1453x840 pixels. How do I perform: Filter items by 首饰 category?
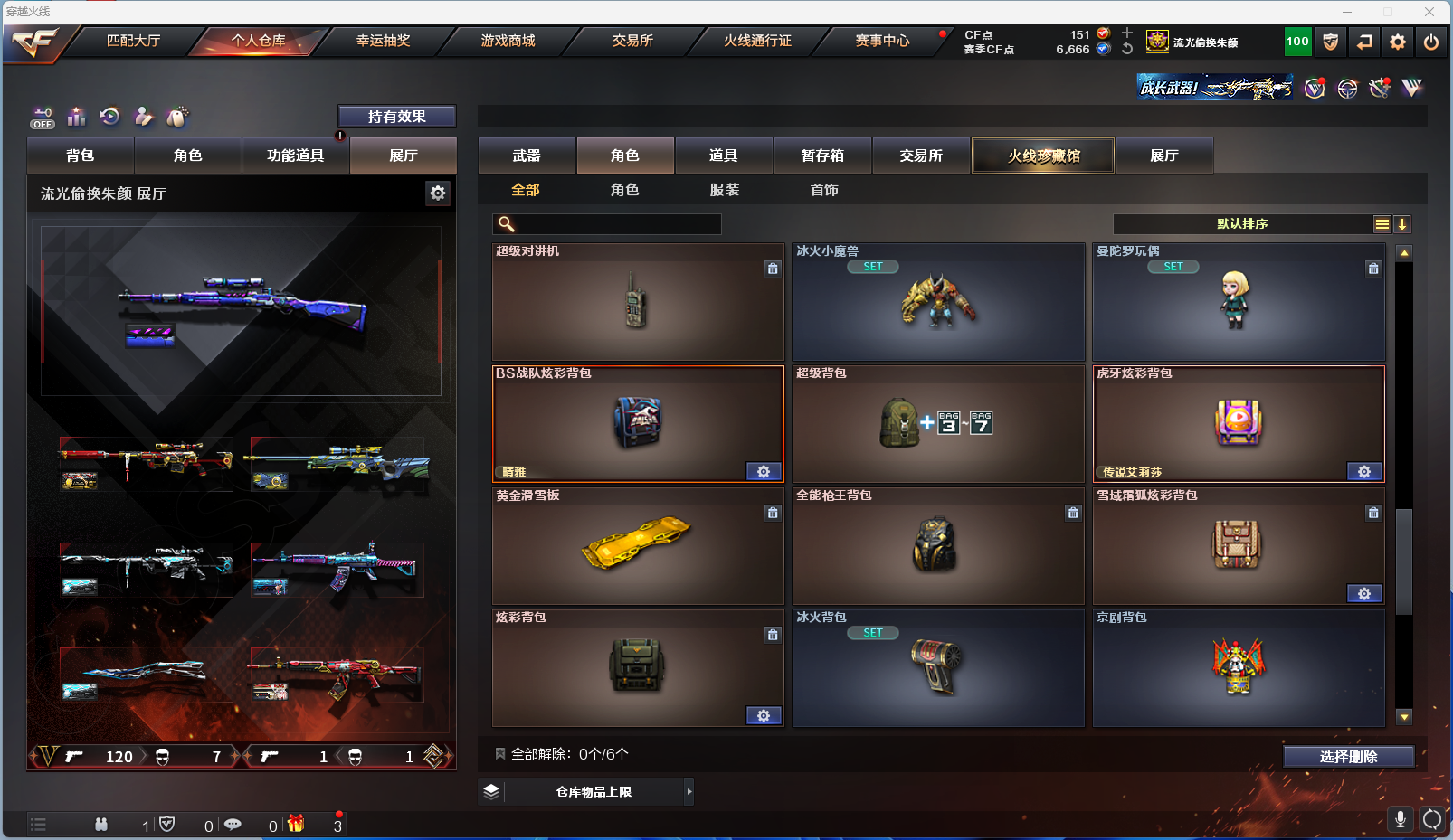(x=824, y=190)
